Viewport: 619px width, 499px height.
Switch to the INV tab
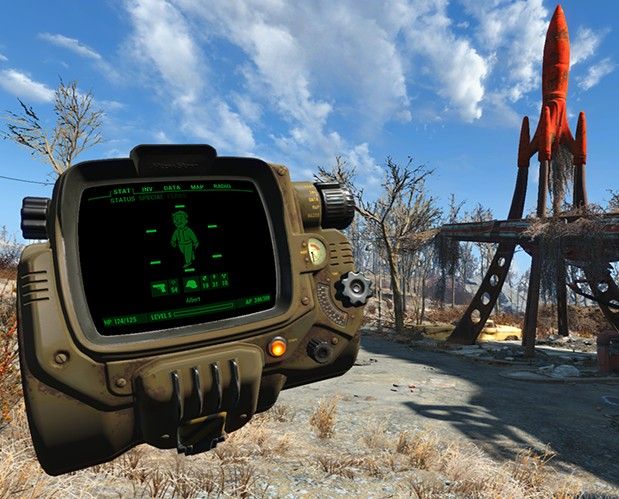[147, 189]
